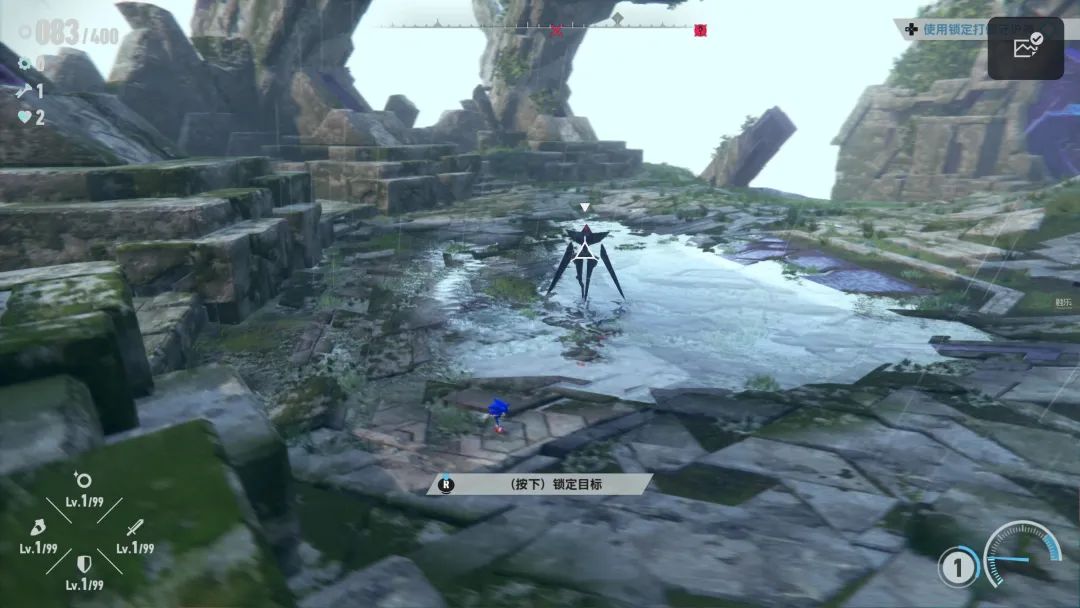Select the shield defense level icon
This screenshot has height=608, width=1080.
coord(84,564)
